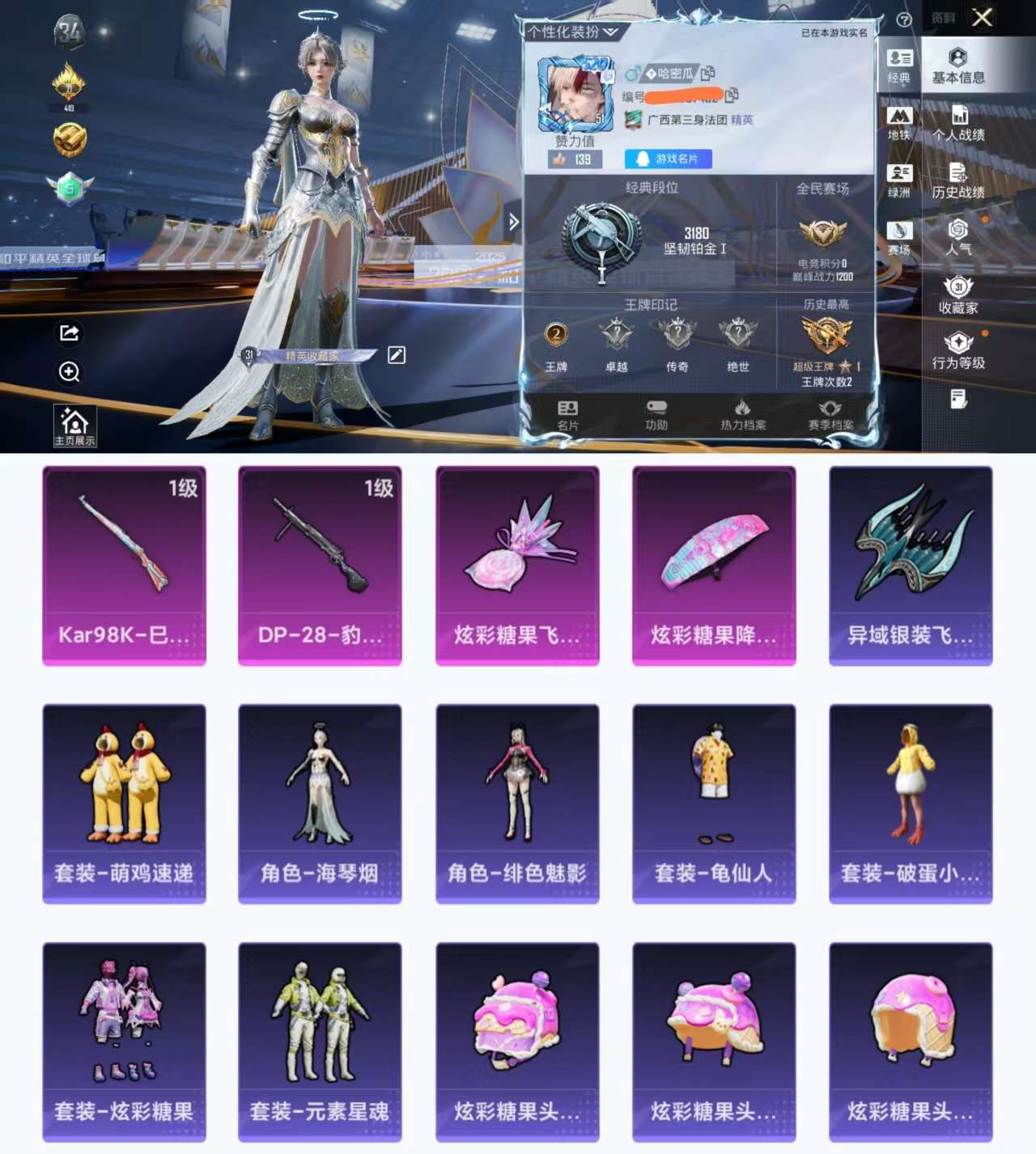Give a like on the 赞力值 thumbs-up
This screenshot has height=1154, width=1036.
[x=558, y=159]
